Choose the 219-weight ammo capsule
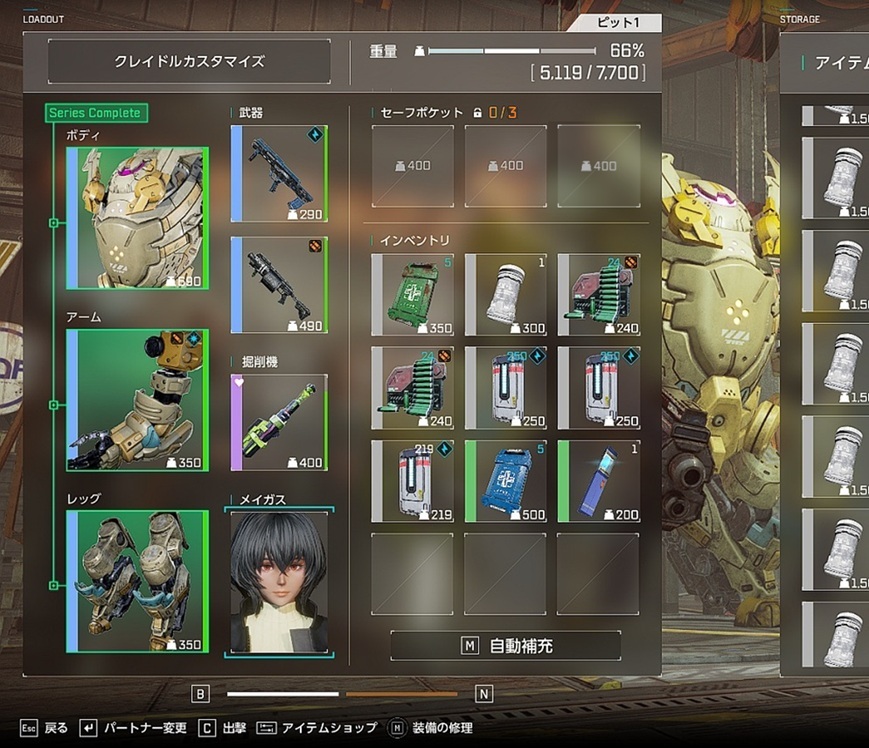 412,481
